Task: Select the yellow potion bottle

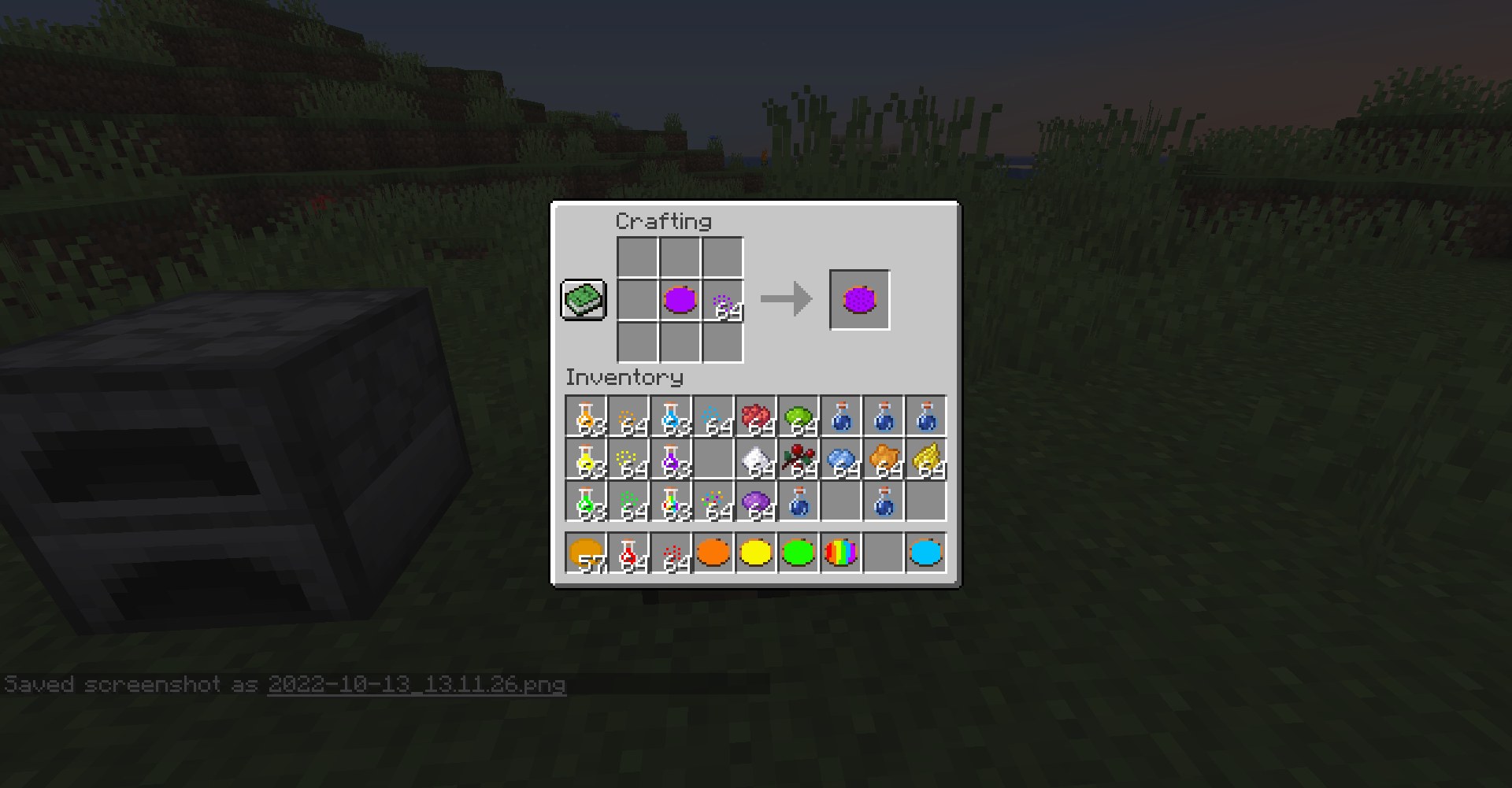Action: coord(586,460)
